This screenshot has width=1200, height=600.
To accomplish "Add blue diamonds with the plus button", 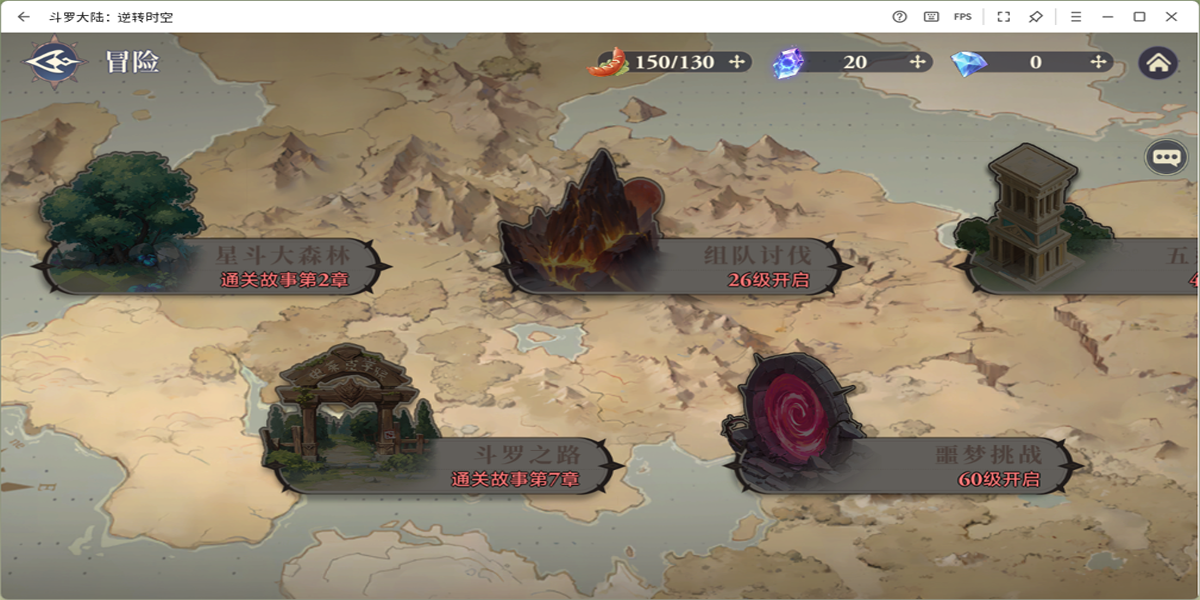I will (x=1098, y=62).
